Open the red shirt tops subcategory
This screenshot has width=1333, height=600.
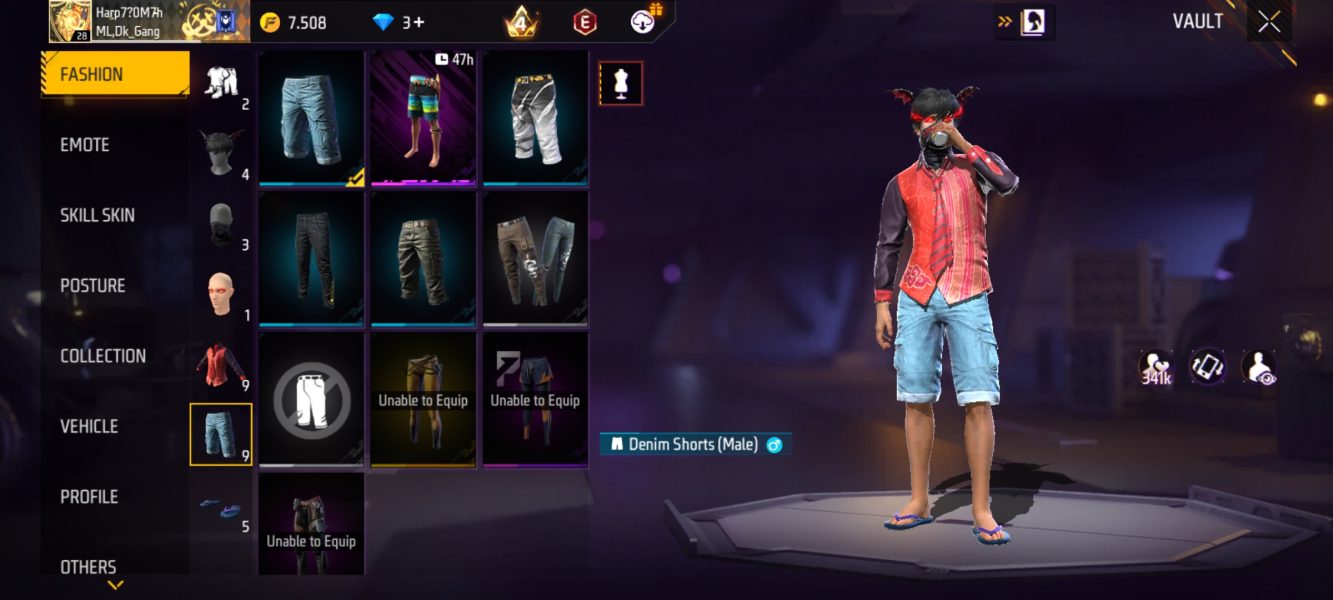tap(220, 365)
